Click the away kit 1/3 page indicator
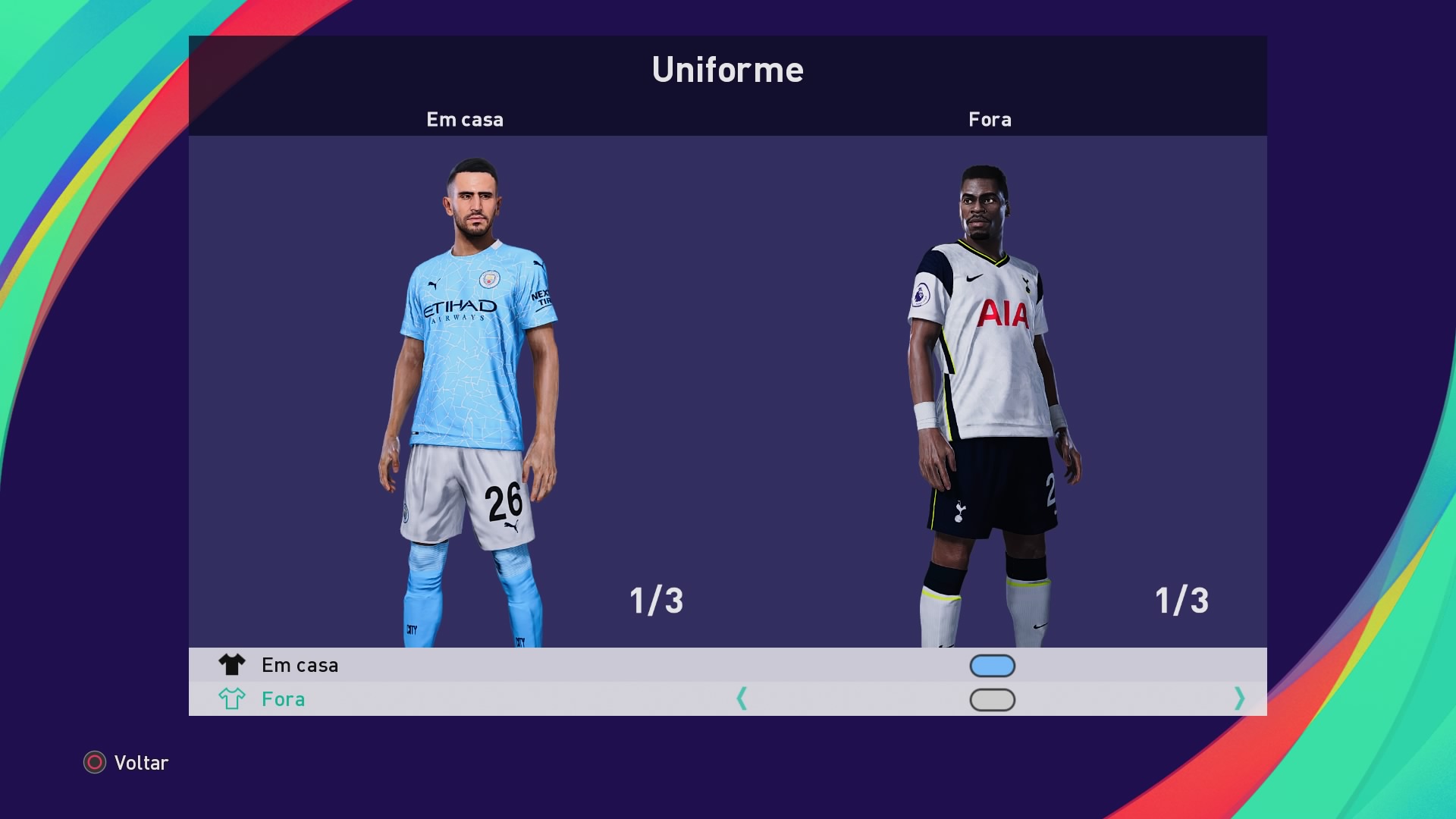The width and height of the screenshot is (1456, 819). coord(1181,601)
